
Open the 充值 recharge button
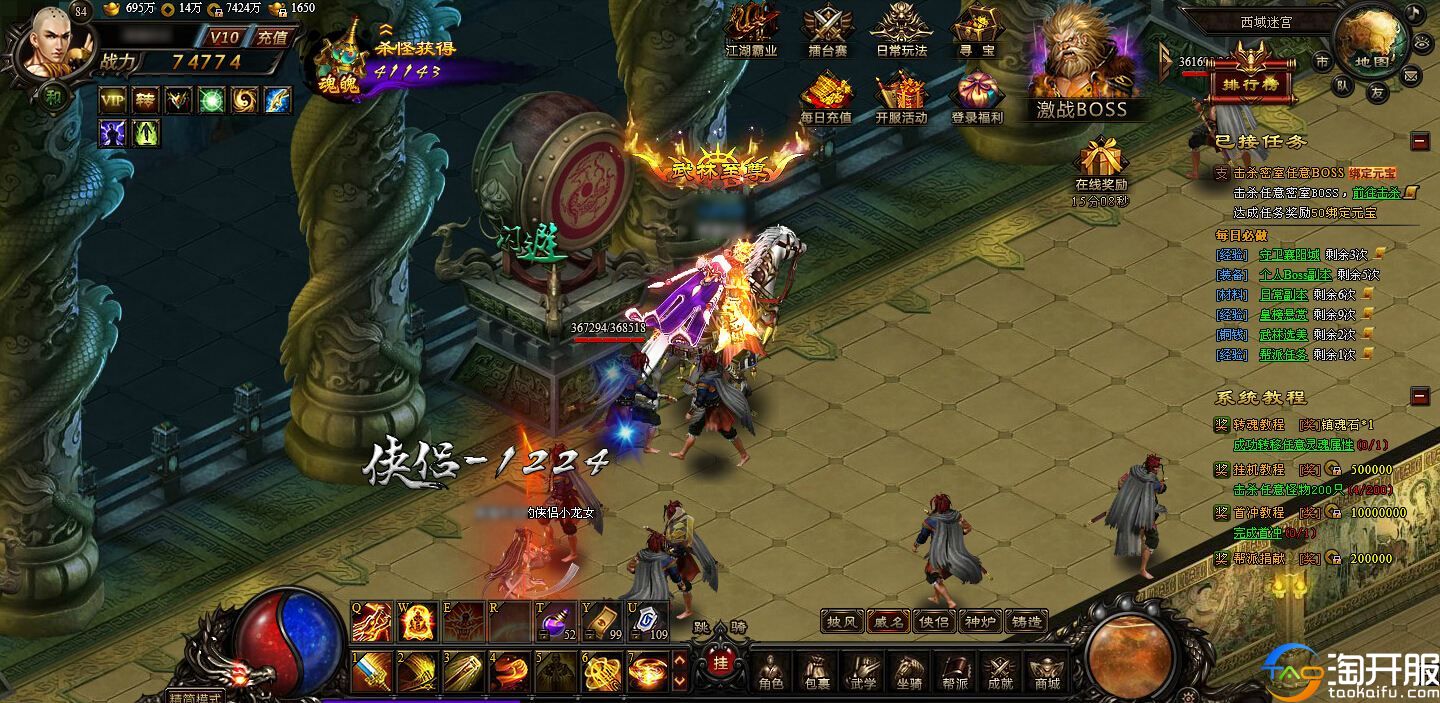[x=272, y=38]
